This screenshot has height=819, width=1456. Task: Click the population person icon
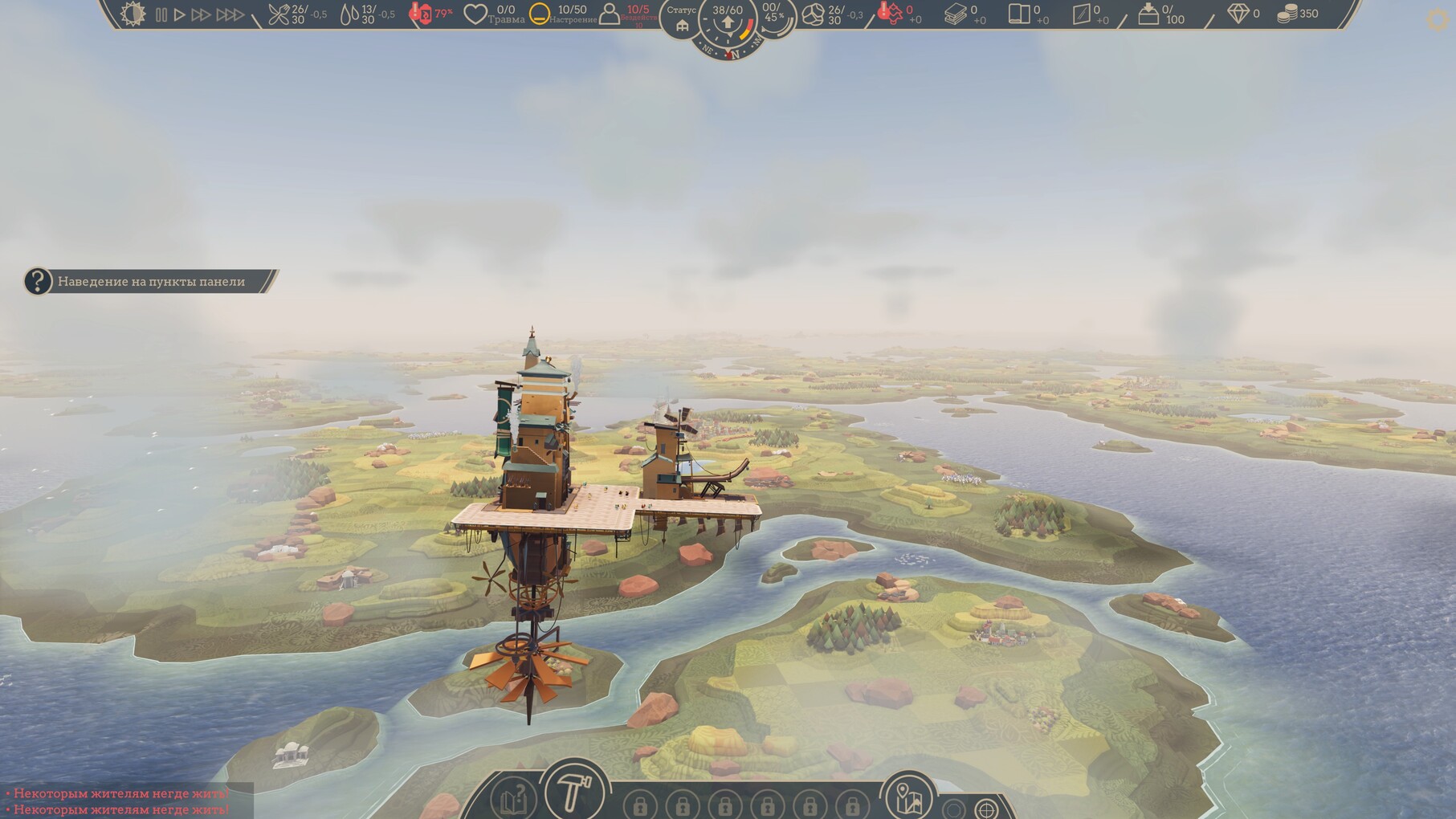[x=610, y=14]
